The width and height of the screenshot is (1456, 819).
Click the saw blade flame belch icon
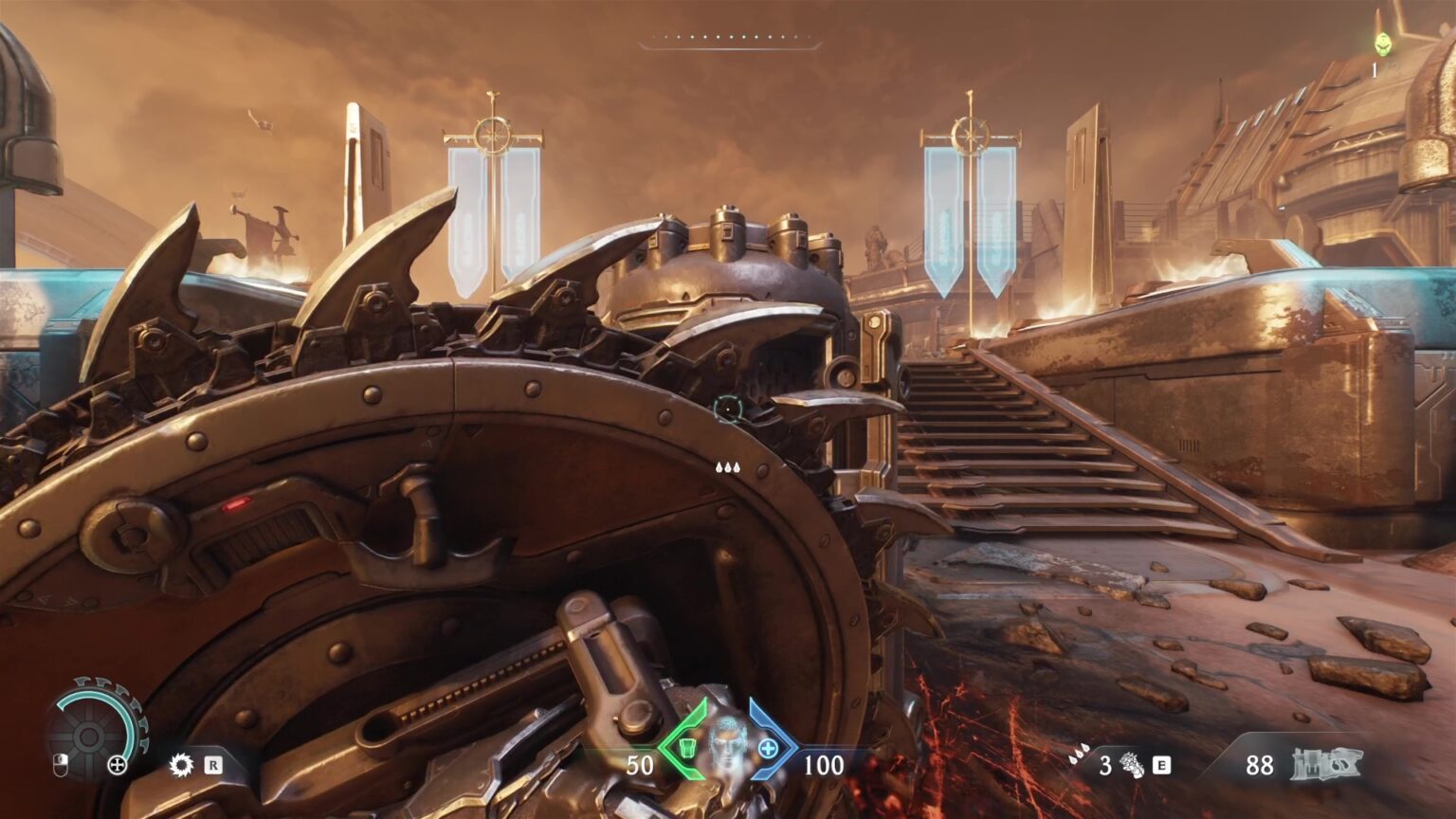180,764
